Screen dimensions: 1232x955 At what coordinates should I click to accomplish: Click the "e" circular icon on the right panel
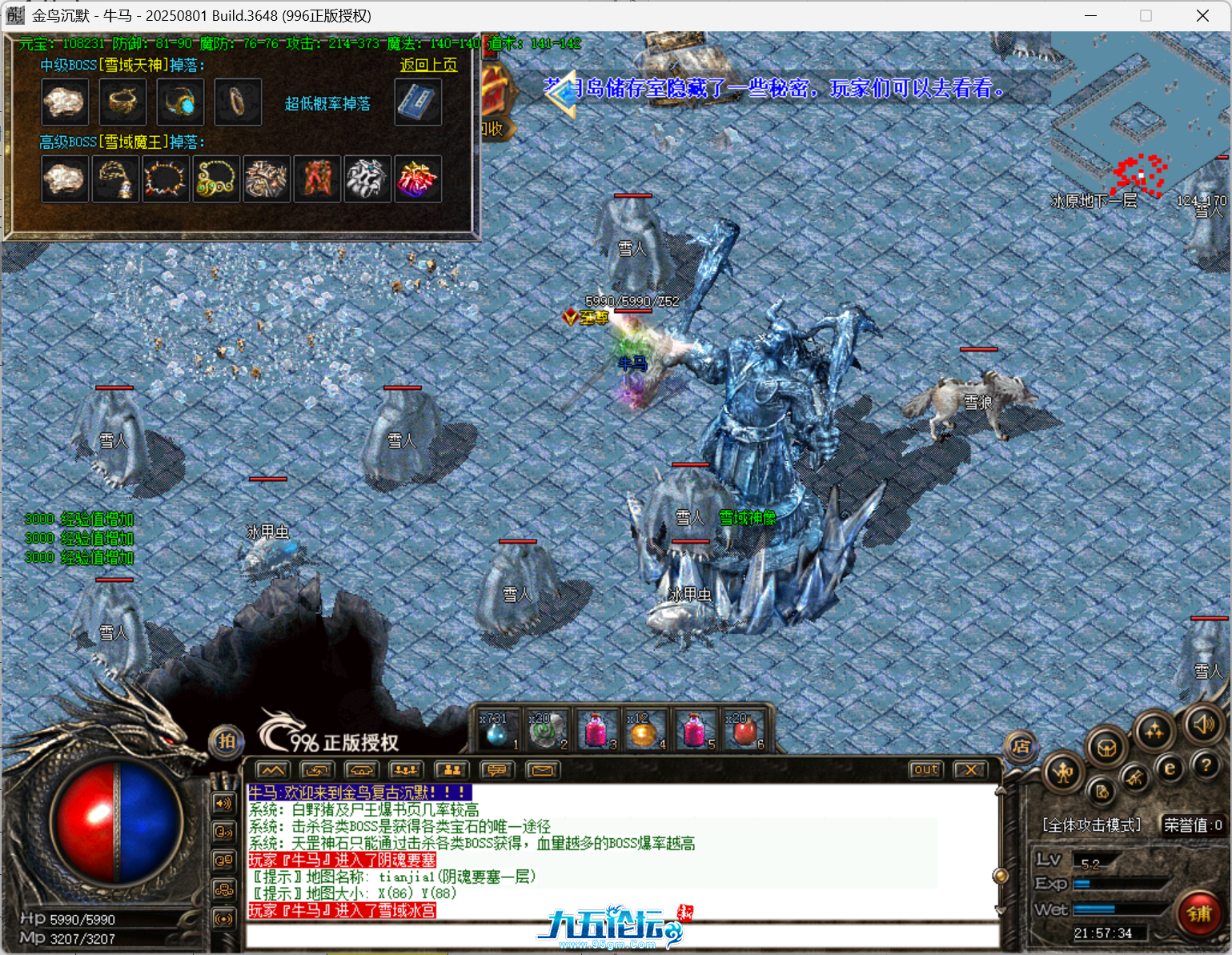[x=1169, y=767]
